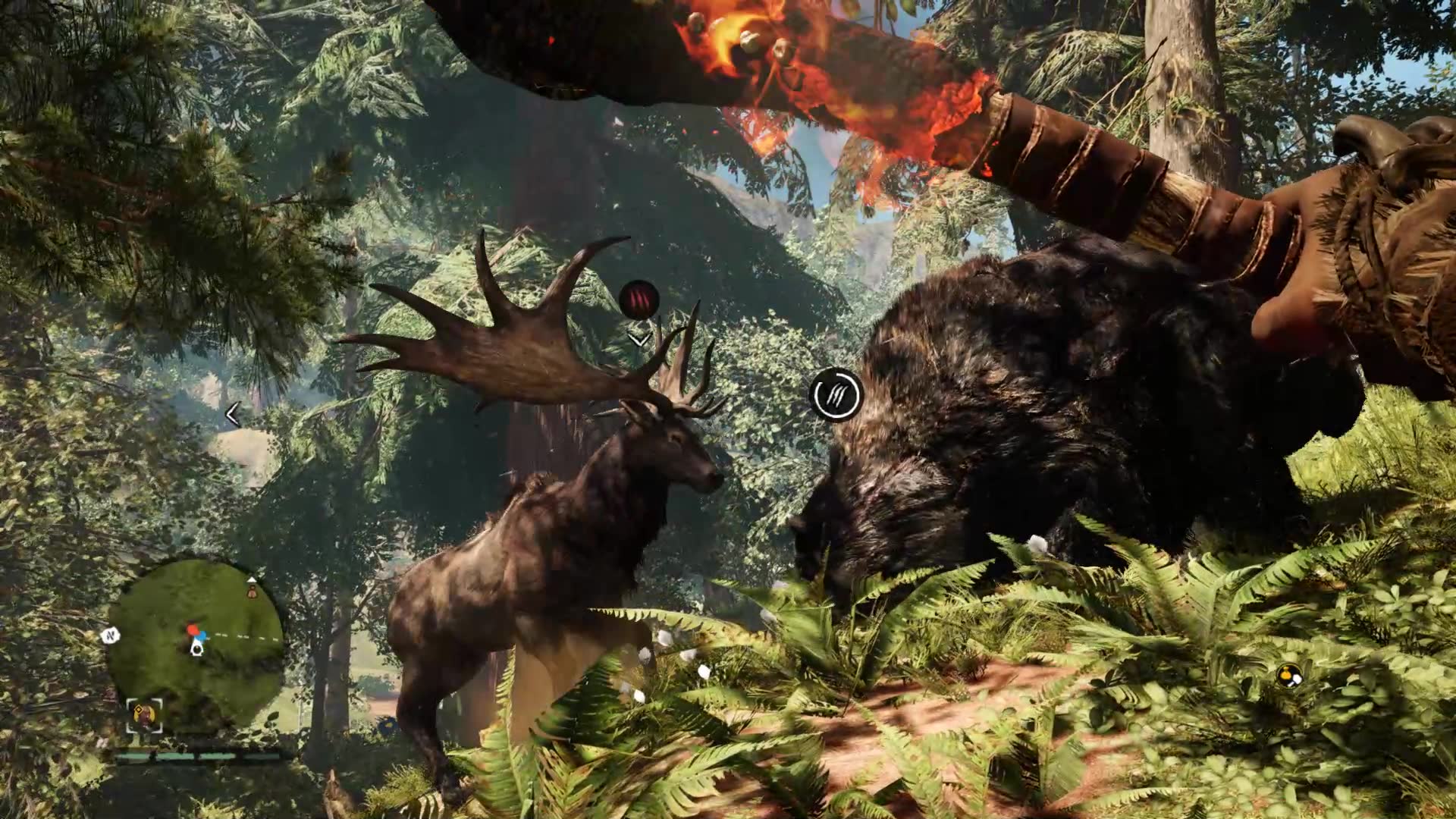Select the red claw marker above the elk
This screenshot has width=1456, height=819.
pos(639,300)
